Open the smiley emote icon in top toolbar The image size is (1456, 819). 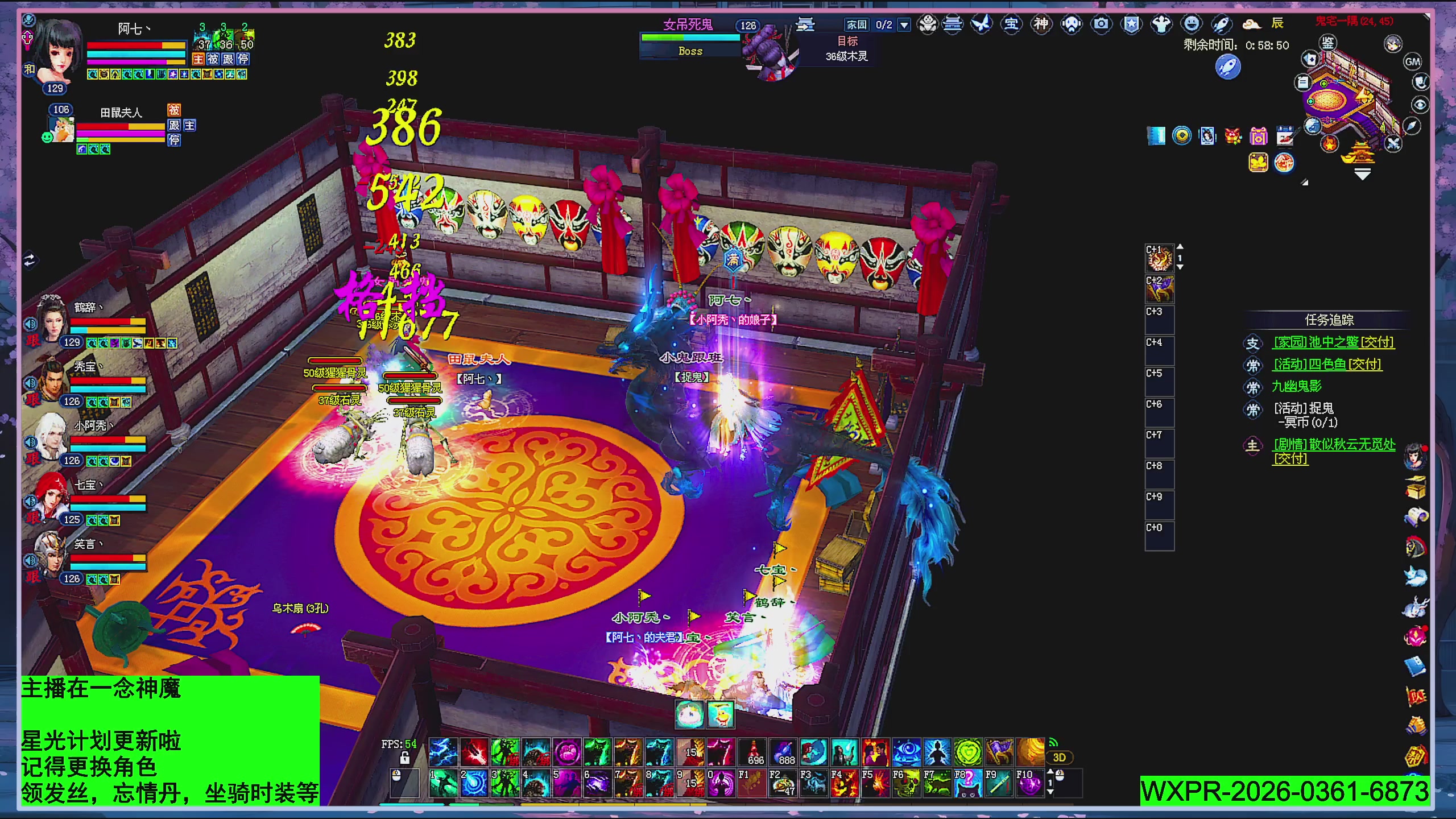1192,24
